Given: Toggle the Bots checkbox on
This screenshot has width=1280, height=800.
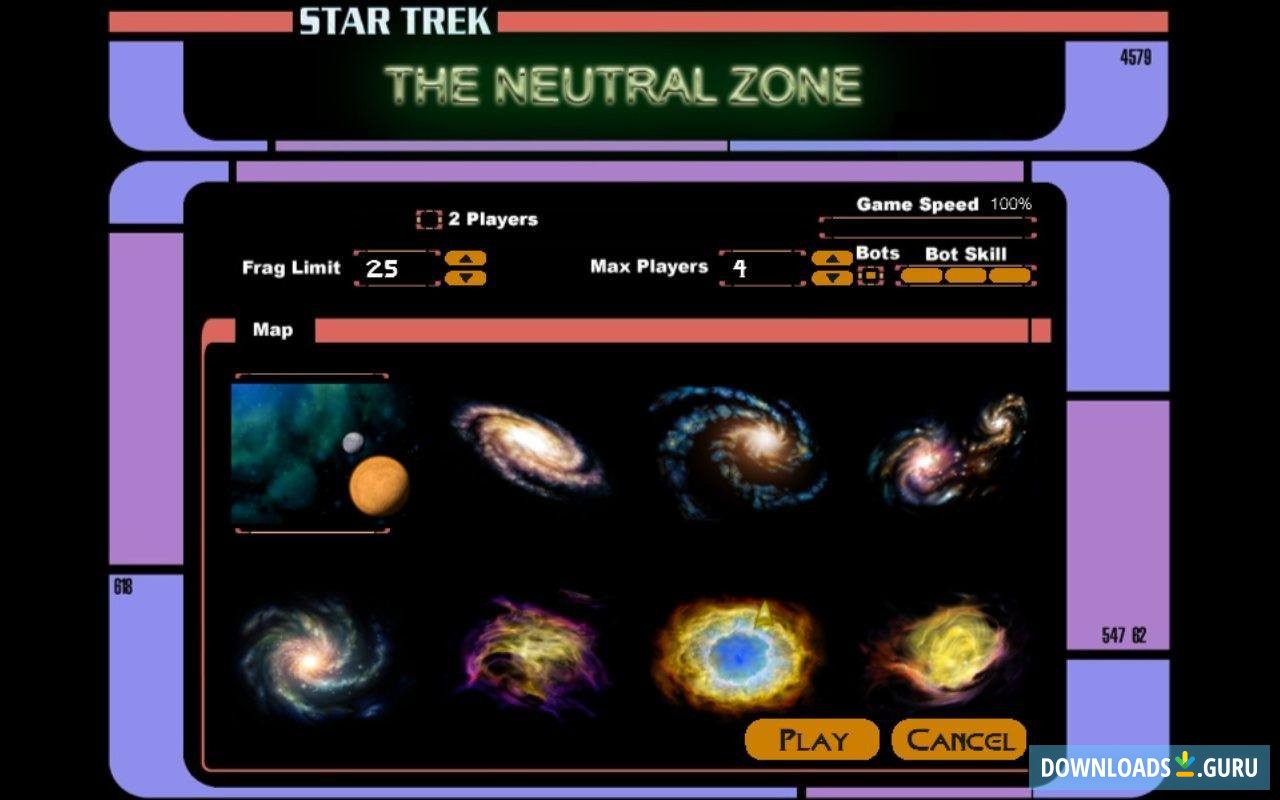Looking at the screenshot, I should 872,275.
